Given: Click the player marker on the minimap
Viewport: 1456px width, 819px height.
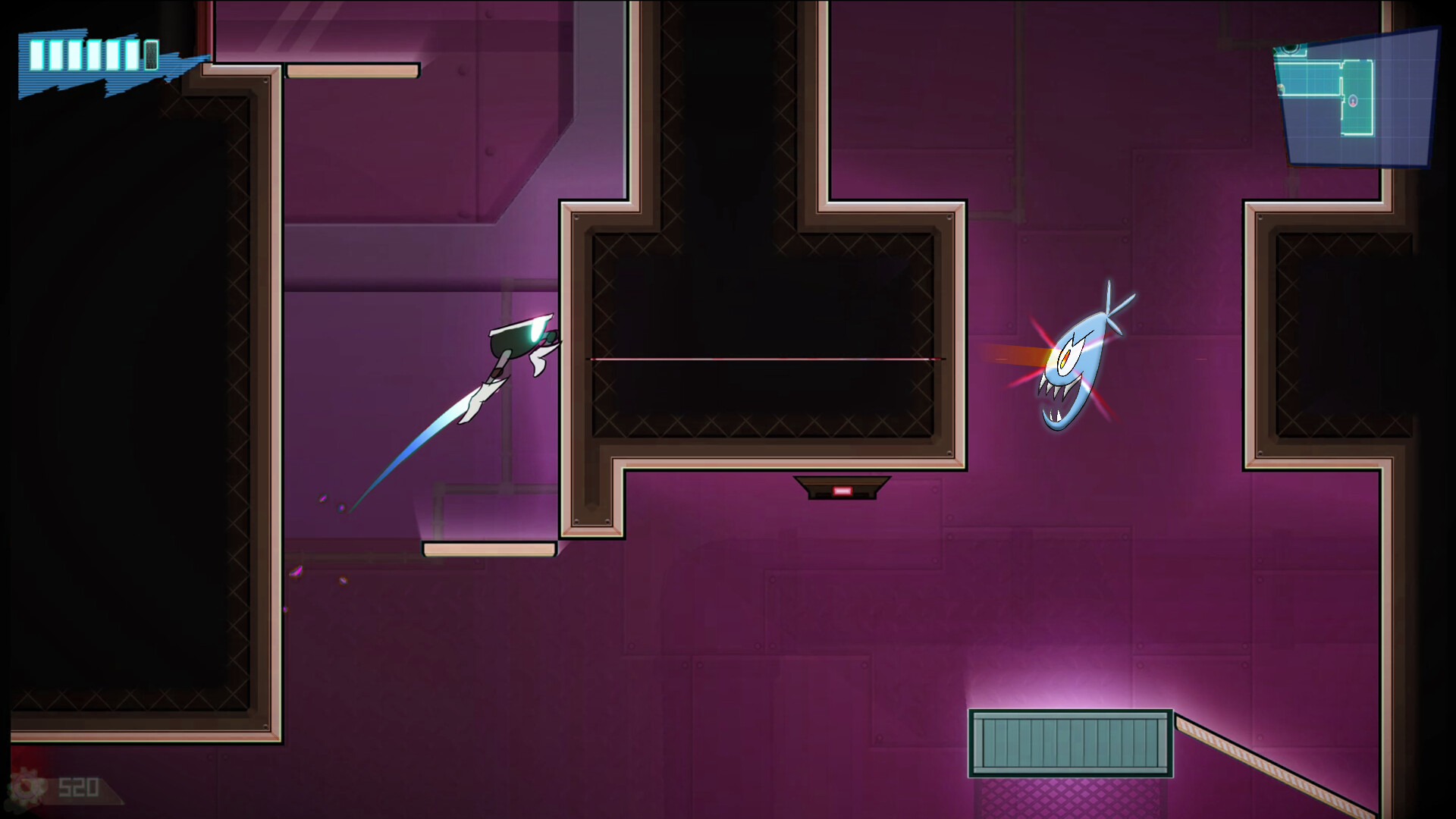Looking at the screenshot, I should pyautogui.click(x=1354, y=101).
